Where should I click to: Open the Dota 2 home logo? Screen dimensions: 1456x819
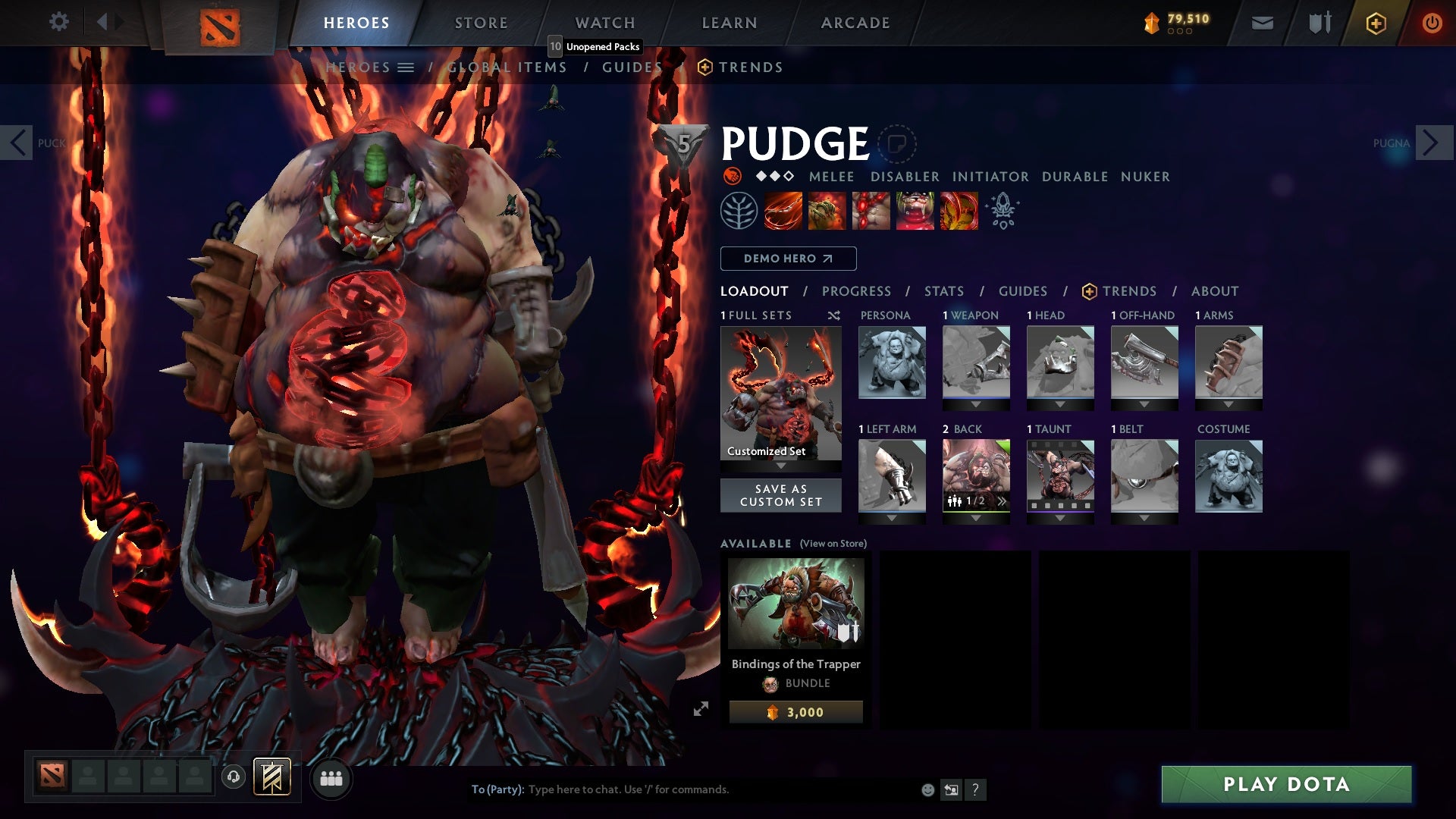(220, 23)
